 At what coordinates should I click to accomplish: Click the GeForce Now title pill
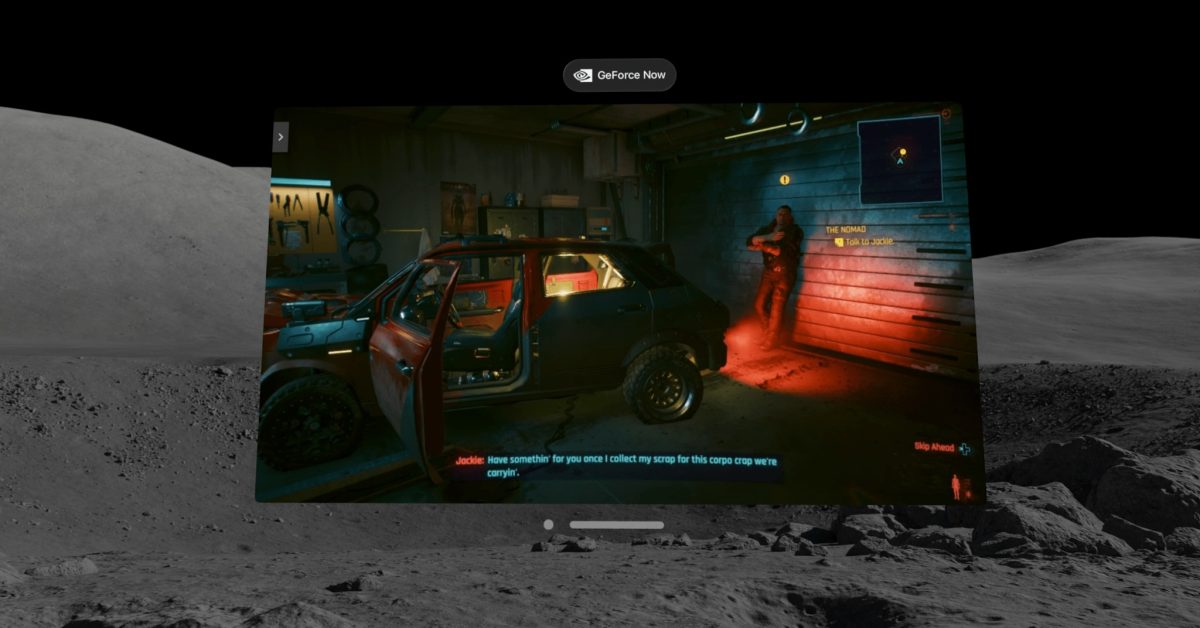point(619,75)
